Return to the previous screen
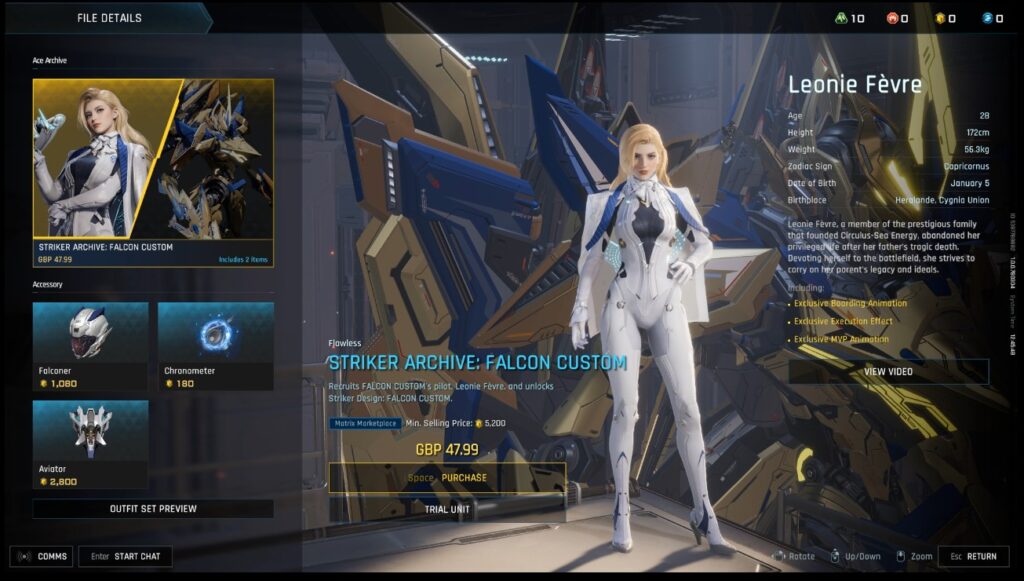 (x=973, y=556)
